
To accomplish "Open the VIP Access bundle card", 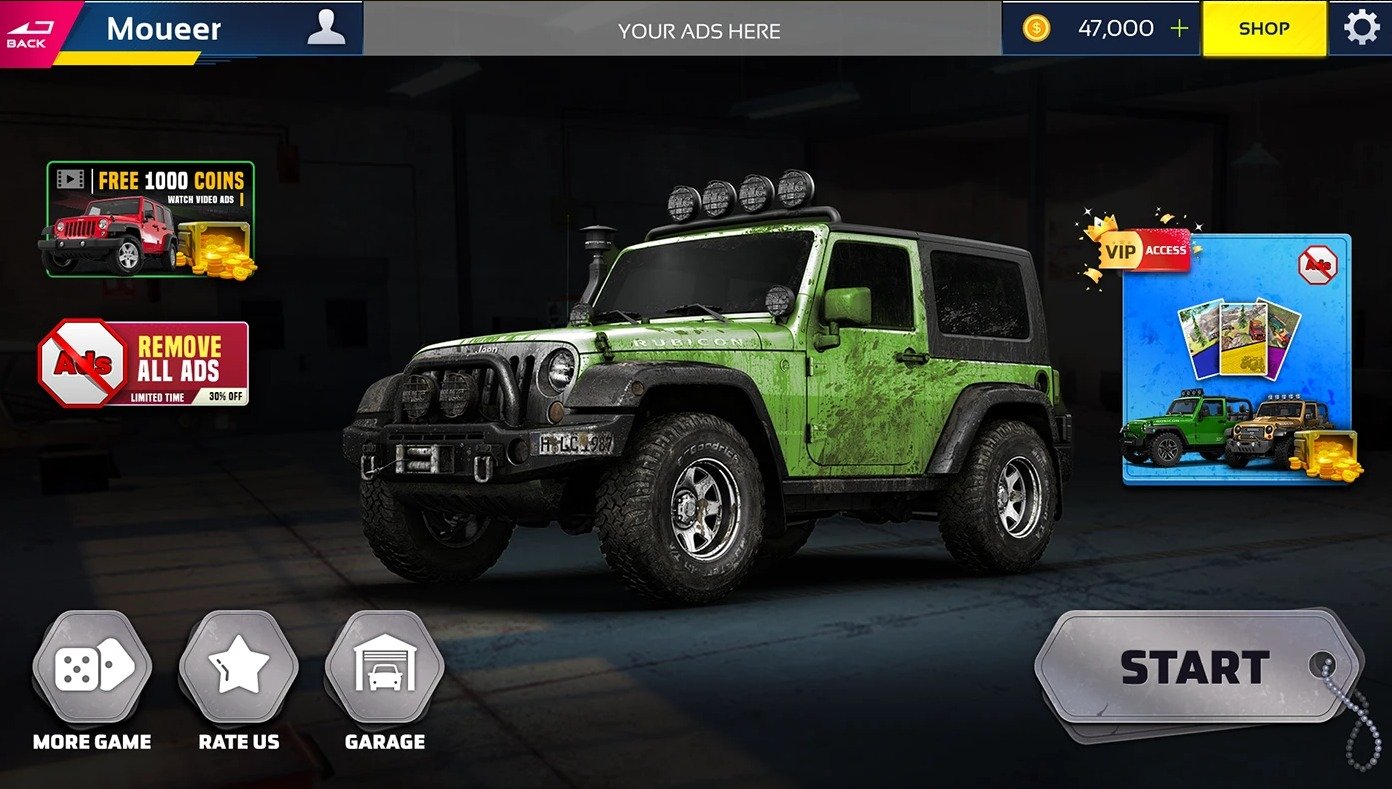I will tap(1235, 360).
